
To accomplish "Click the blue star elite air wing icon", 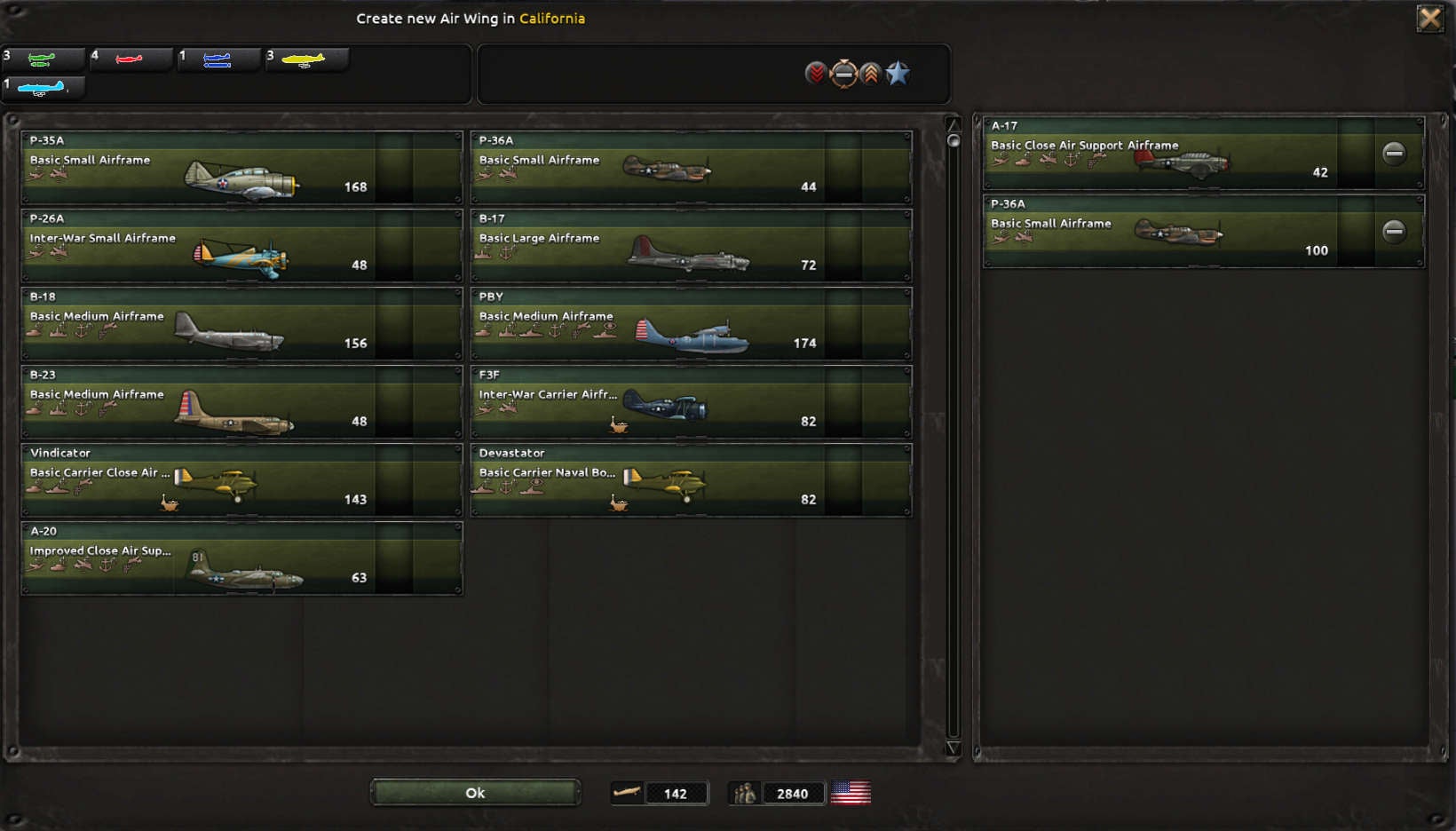I will click(898, 75).
